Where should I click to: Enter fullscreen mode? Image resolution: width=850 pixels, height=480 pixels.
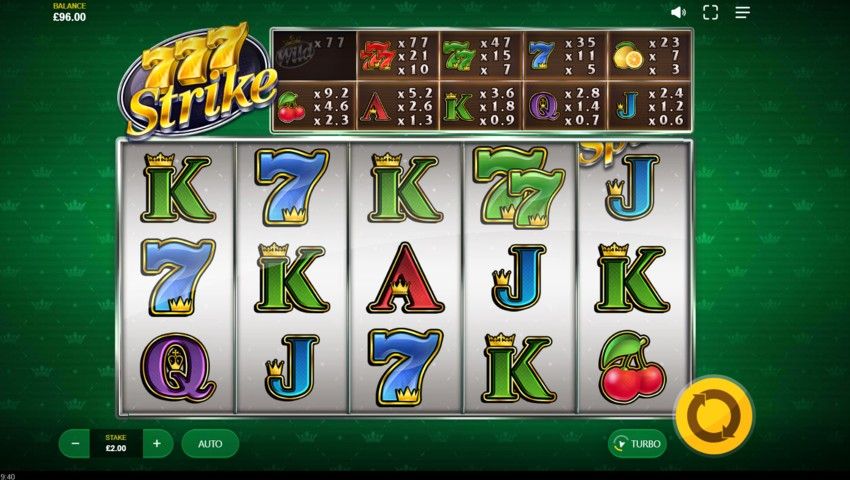coord(710,13)
